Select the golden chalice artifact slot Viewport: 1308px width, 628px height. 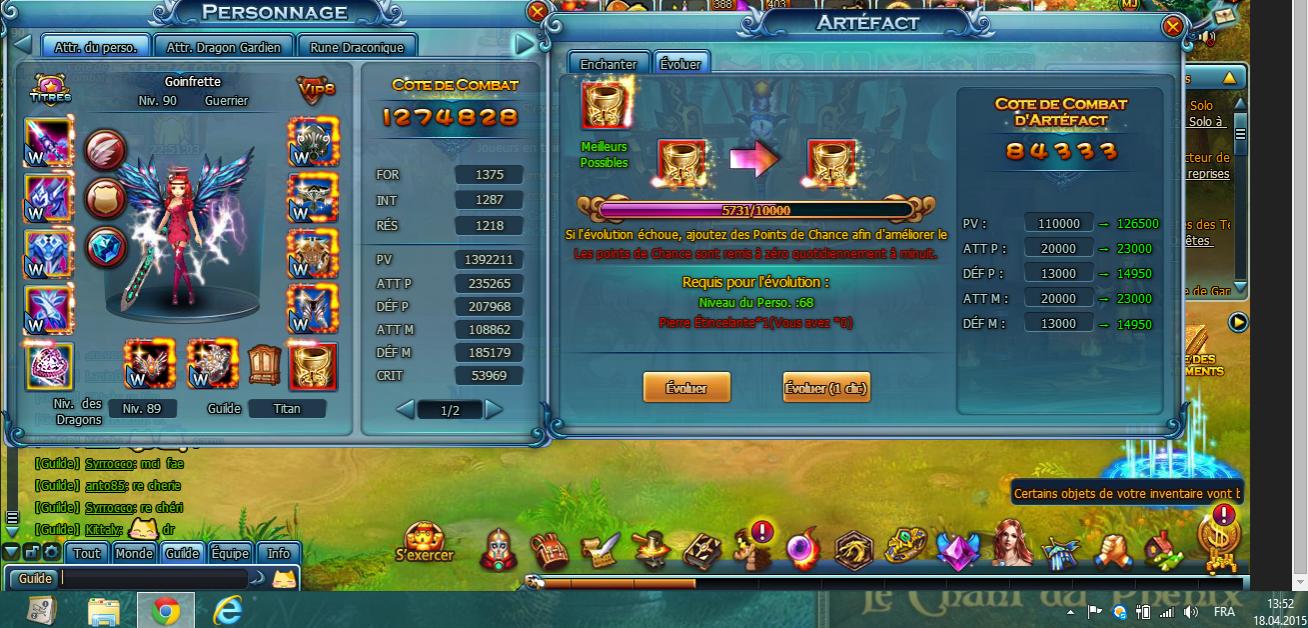(x=313, y=366)
